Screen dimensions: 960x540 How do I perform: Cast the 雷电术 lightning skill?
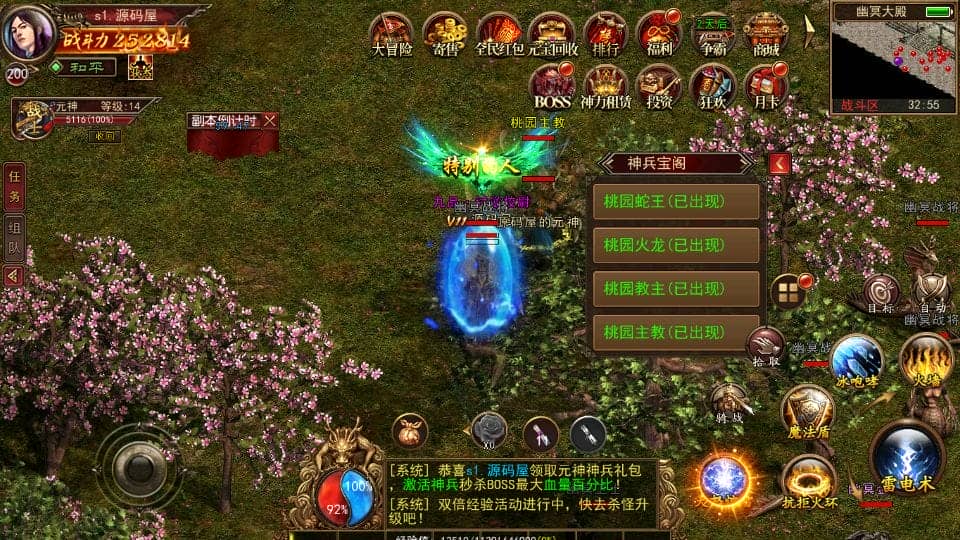pyautogui.click(x=907, y=456)
